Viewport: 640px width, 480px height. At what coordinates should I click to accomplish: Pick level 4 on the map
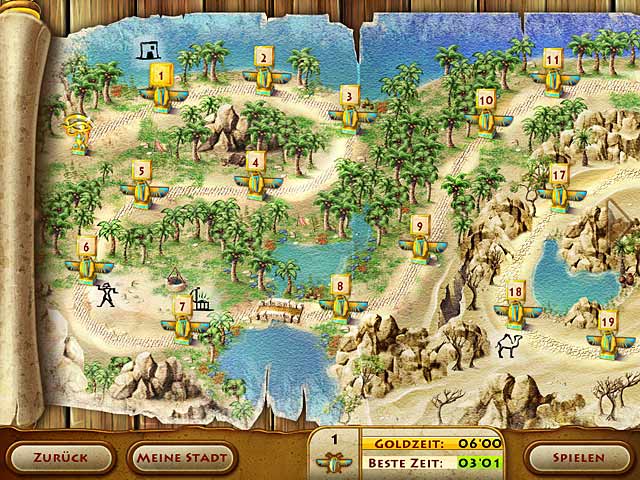point(256,175)
